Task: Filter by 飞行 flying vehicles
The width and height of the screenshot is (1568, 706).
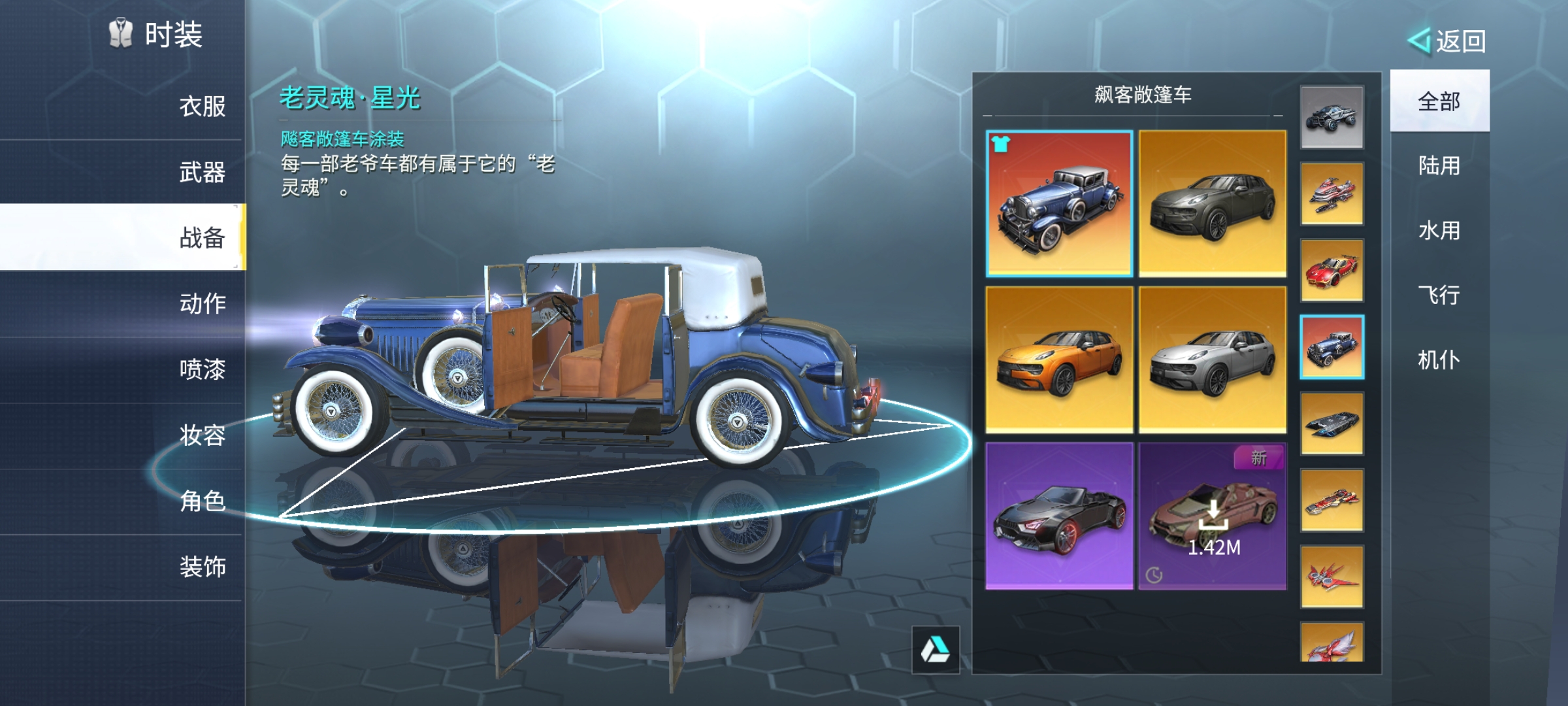Action: 1439,295
